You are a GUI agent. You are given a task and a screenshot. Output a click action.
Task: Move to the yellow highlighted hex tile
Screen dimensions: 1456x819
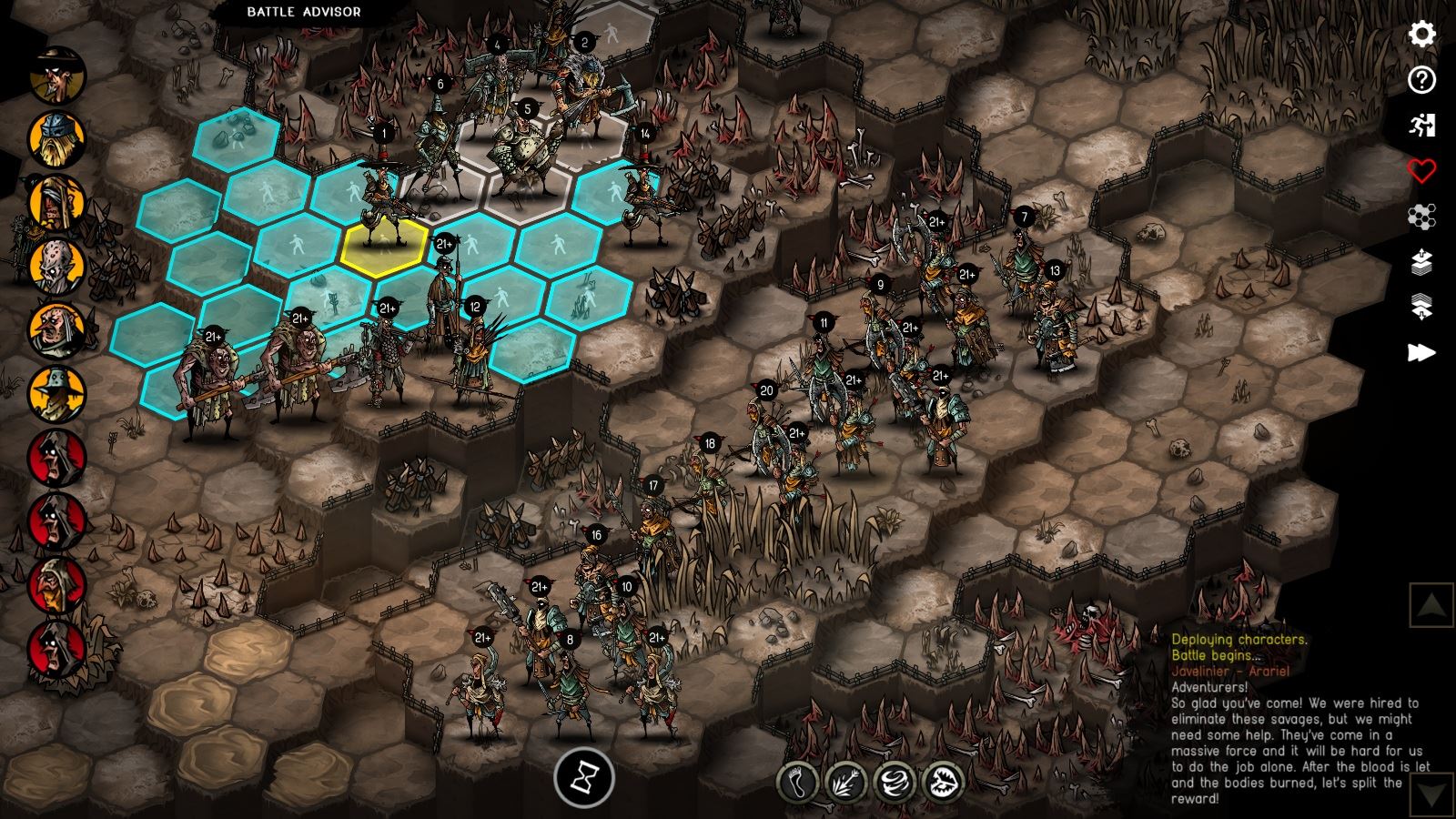(x=384, y=245)
